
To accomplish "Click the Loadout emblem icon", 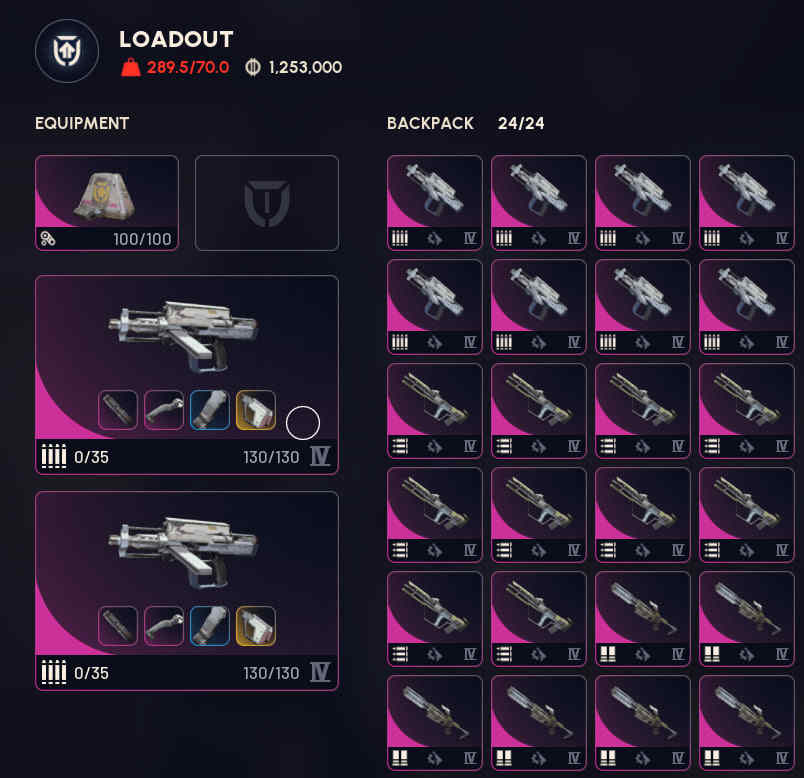I will (x=67, y=50).
